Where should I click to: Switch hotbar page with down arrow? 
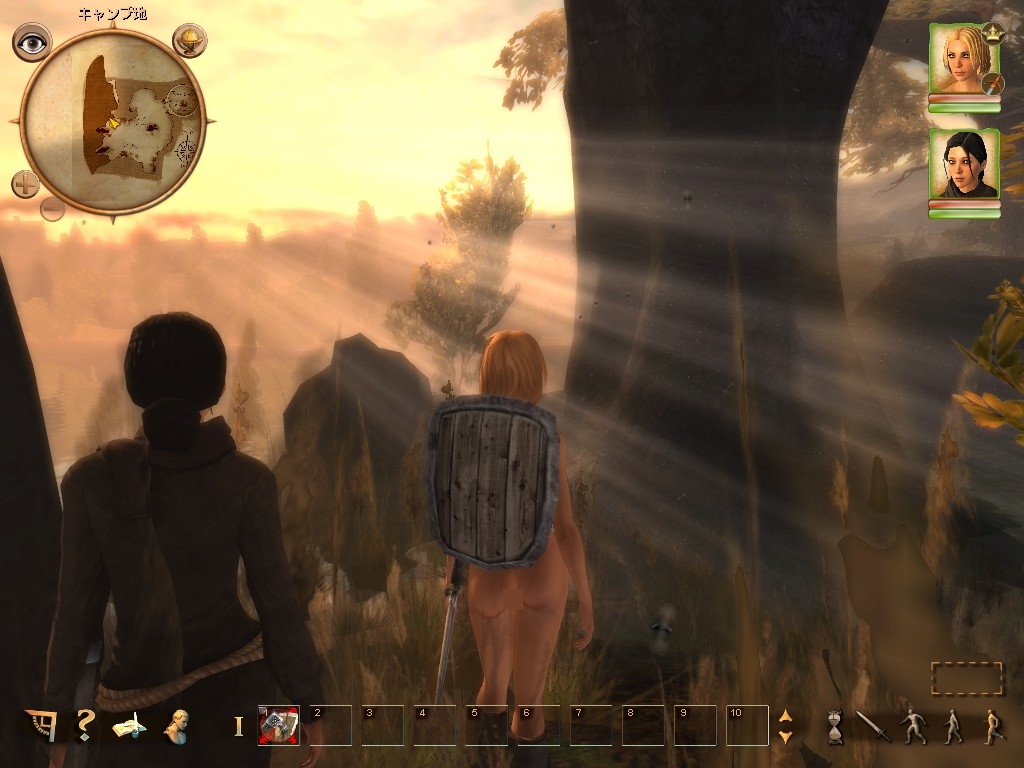tap(785, 737)
